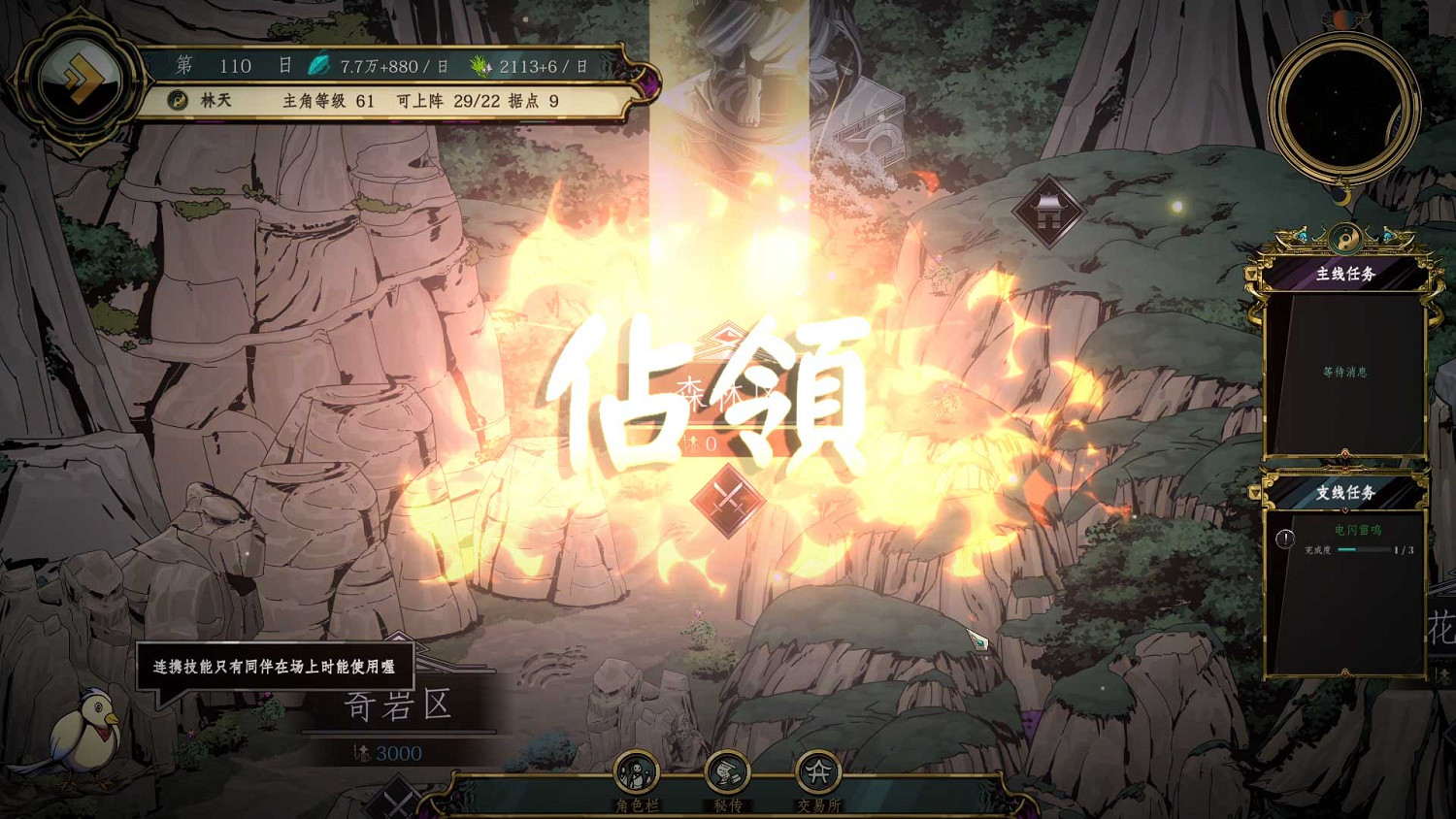Switch to the 主线任务 tab

click(x=1347, y=272)
